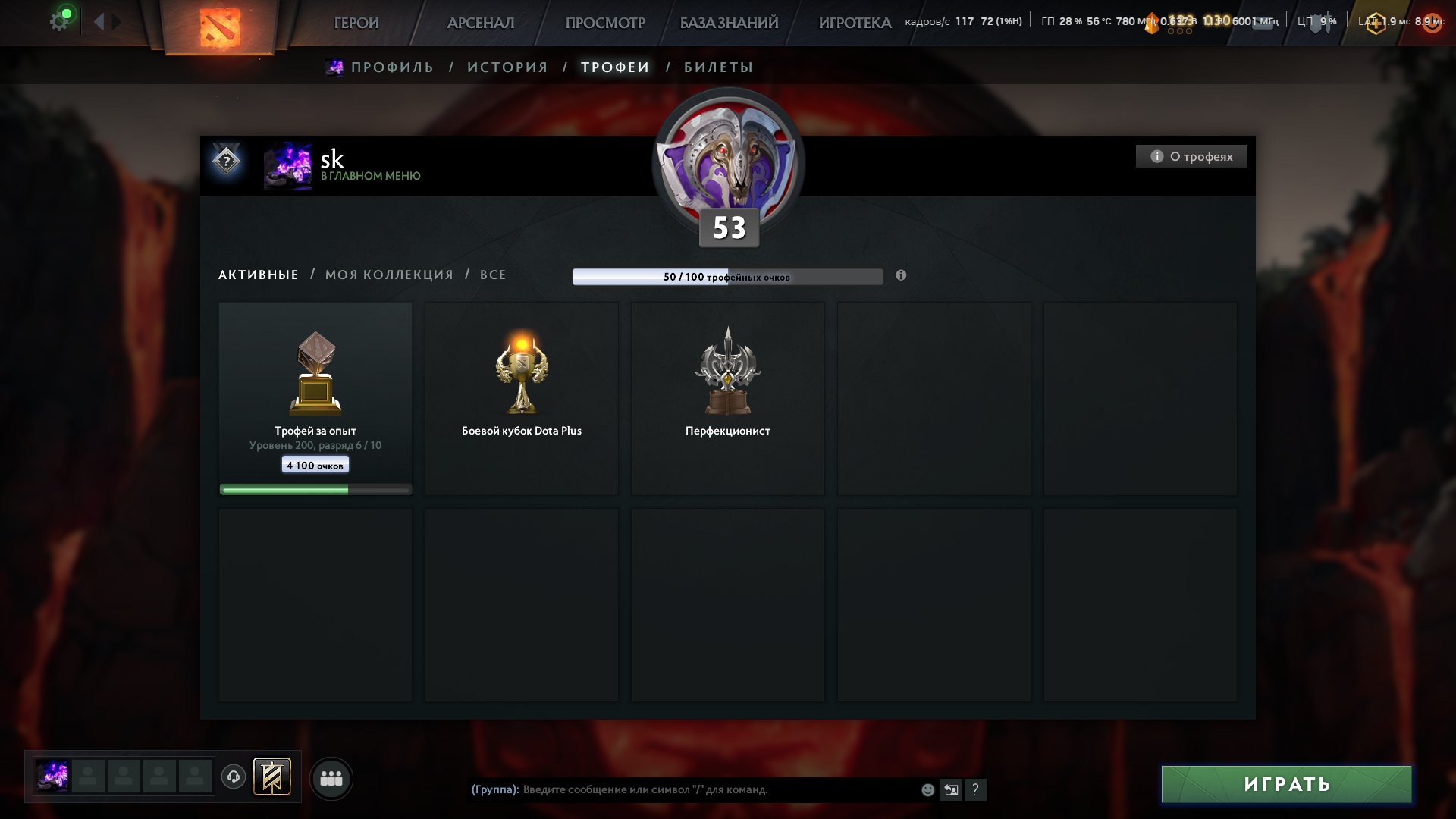
Task: Click the info icon beside the trophy points bar
Action: pos(901,276)
